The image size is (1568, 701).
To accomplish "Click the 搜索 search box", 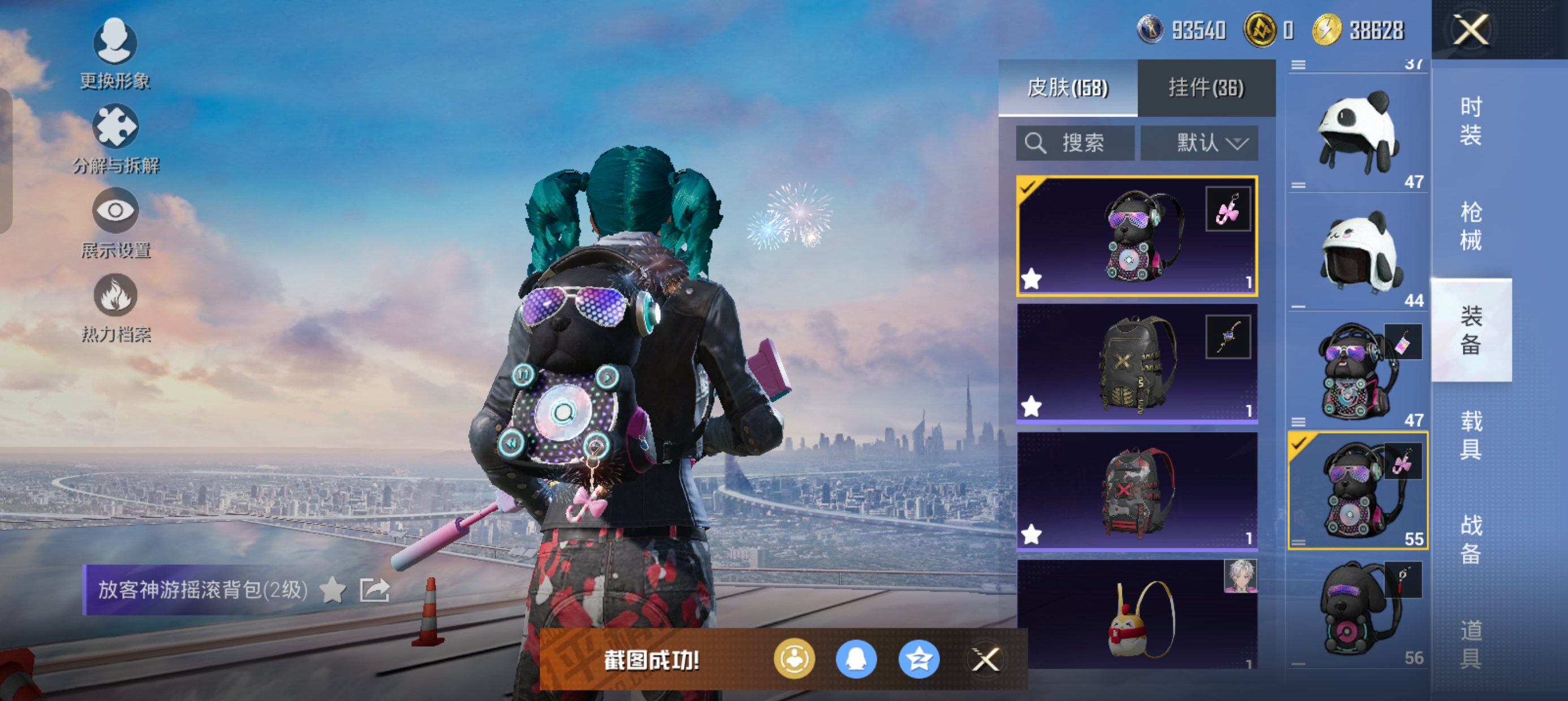I will click(x=1075, y=144).
